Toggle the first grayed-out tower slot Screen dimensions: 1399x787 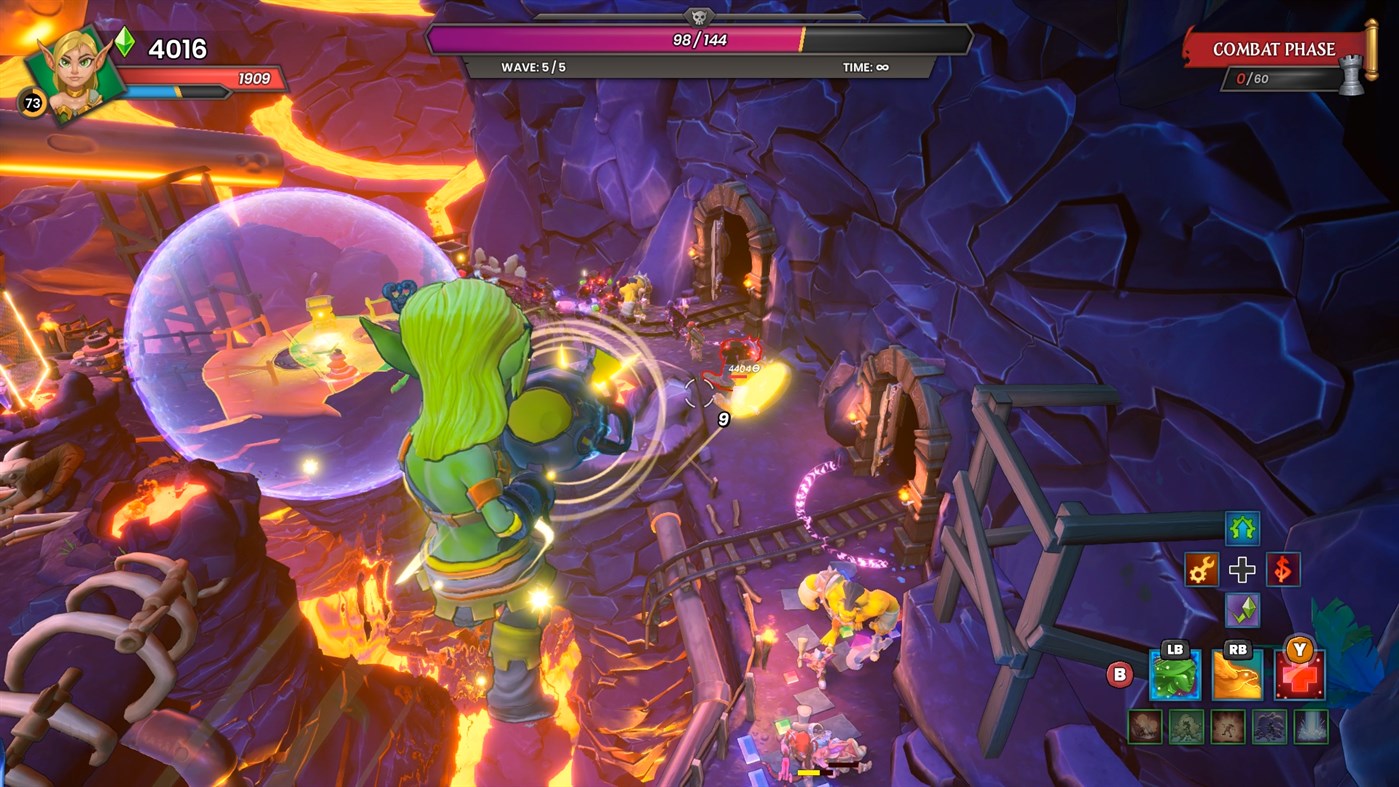click(x=1146, y=726)
